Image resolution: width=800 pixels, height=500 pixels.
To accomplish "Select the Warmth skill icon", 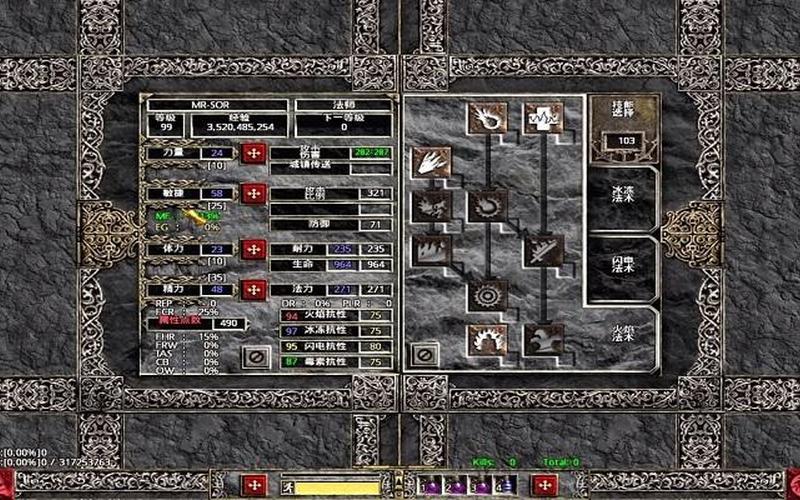I will [543, 118].
